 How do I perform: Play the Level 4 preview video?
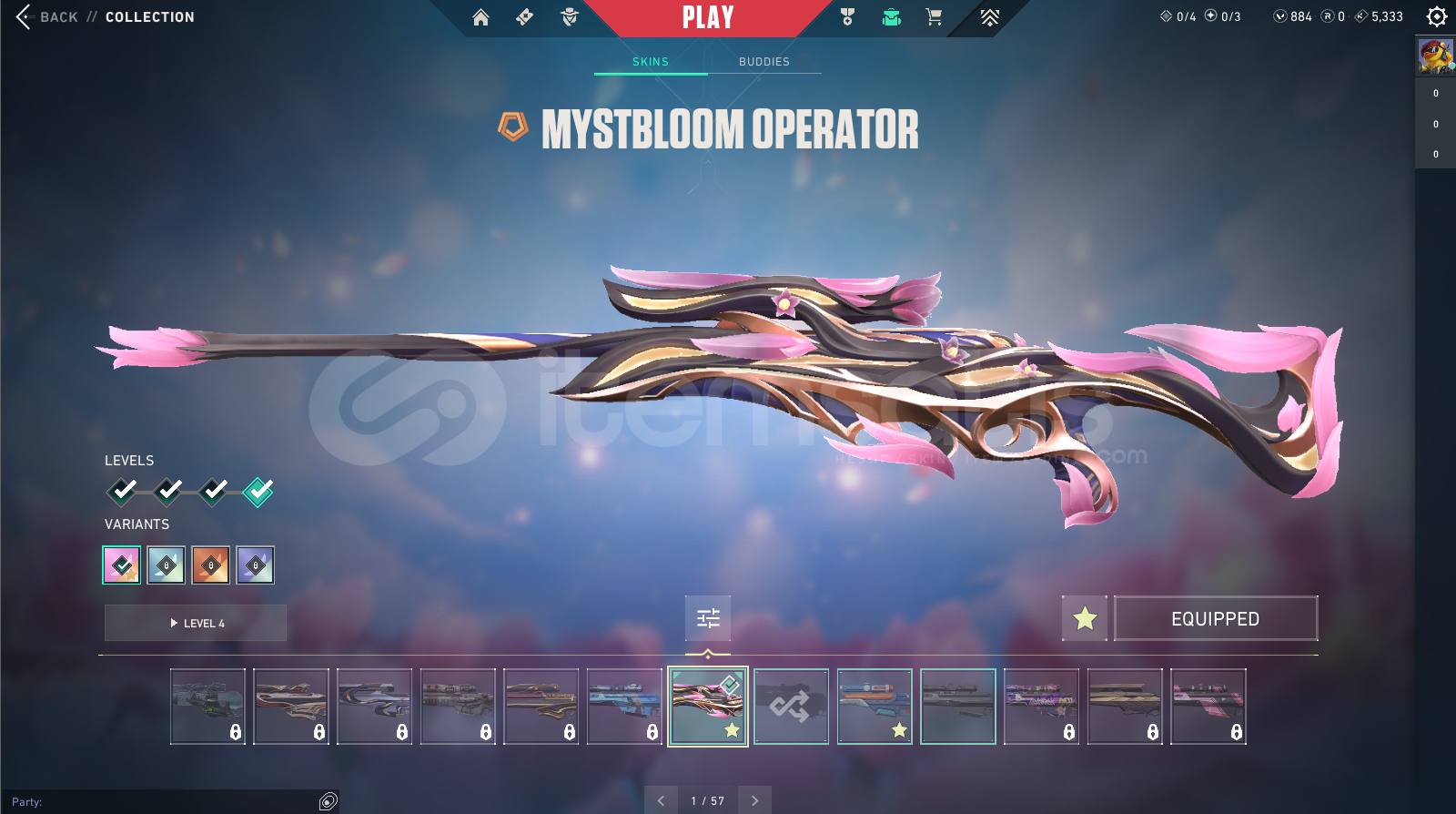(196, 623)
